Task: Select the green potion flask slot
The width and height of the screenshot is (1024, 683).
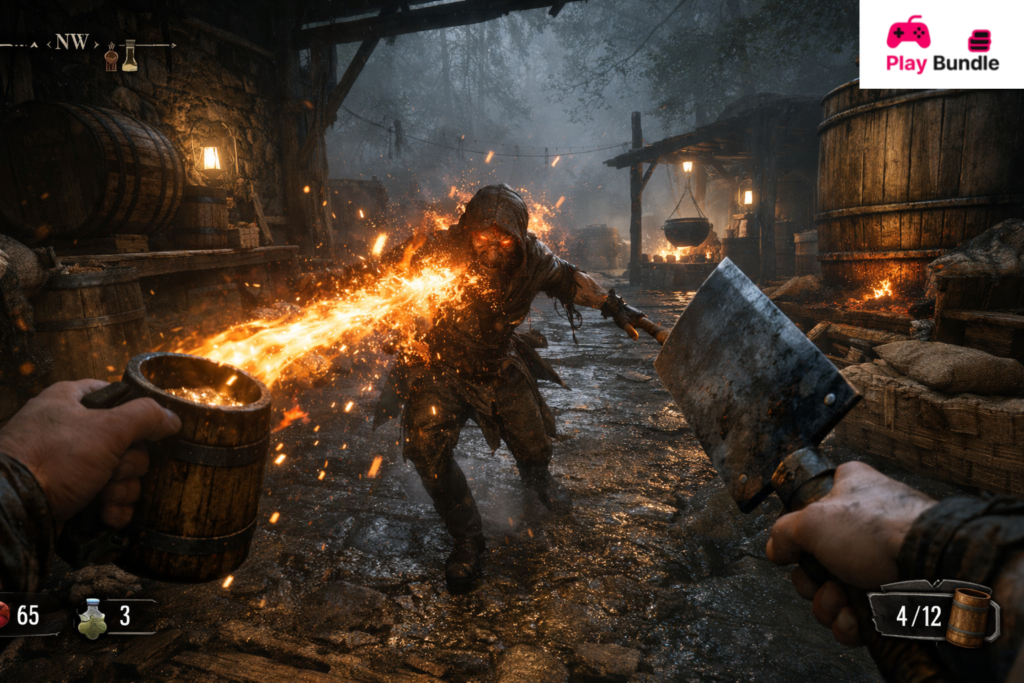Action: [x=93, y=618]
